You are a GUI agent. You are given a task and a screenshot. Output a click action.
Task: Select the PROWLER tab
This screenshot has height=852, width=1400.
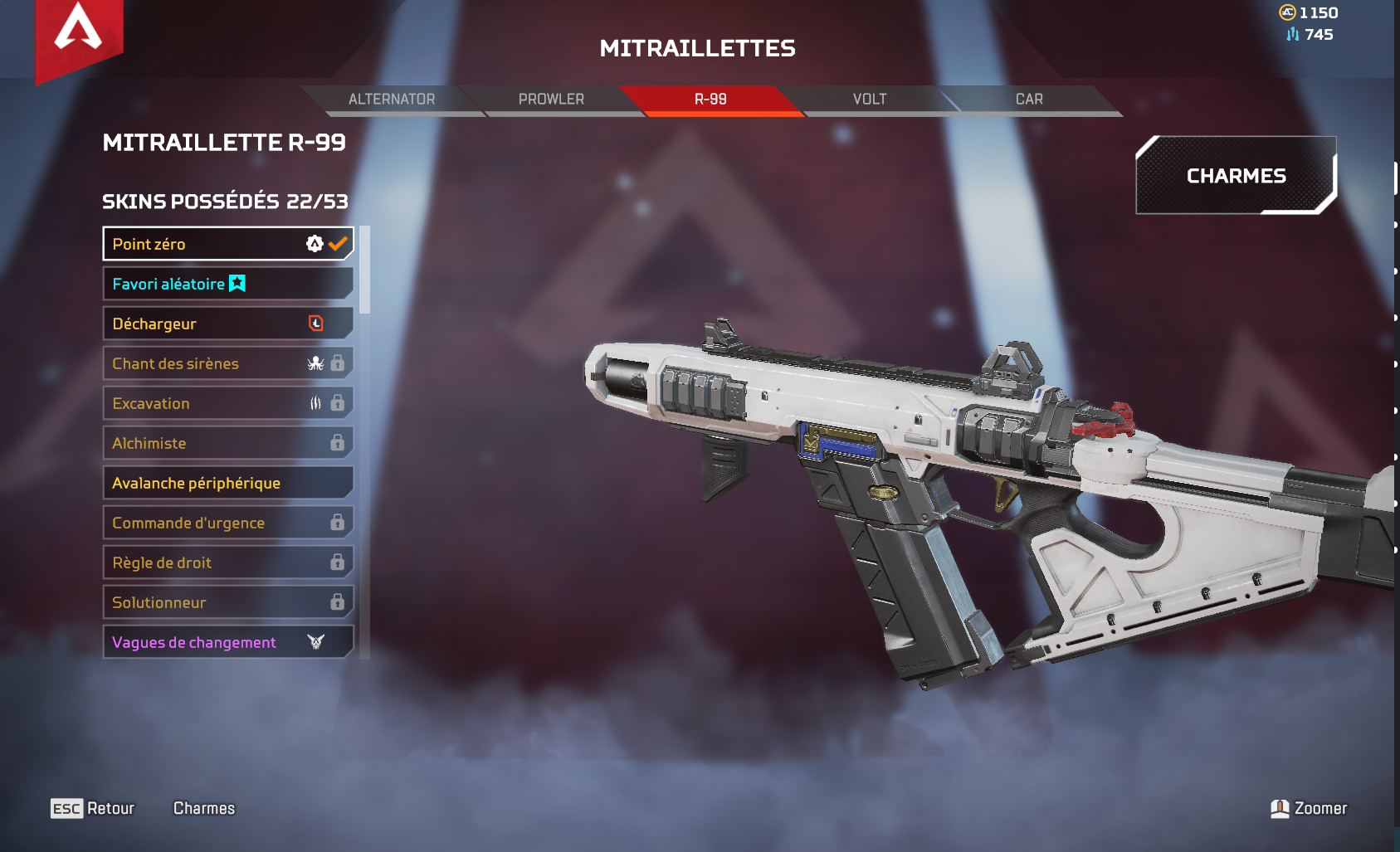tap(550, 99)
